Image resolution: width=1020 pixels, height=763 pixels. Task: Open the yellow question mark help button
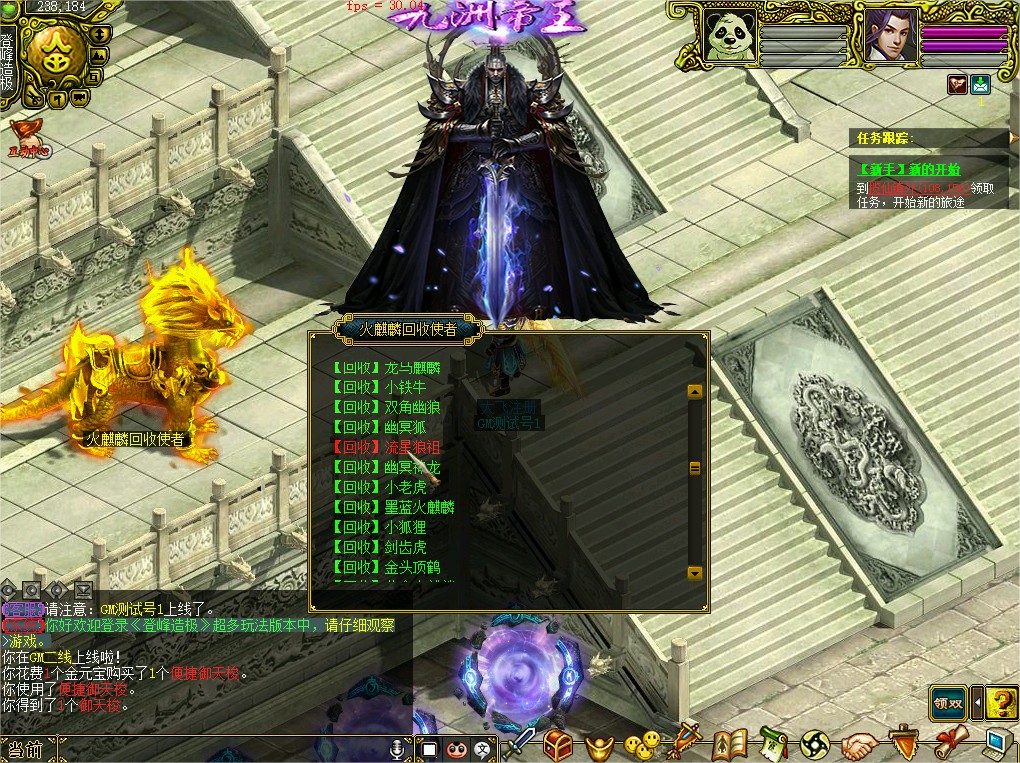click(1001, 703)
